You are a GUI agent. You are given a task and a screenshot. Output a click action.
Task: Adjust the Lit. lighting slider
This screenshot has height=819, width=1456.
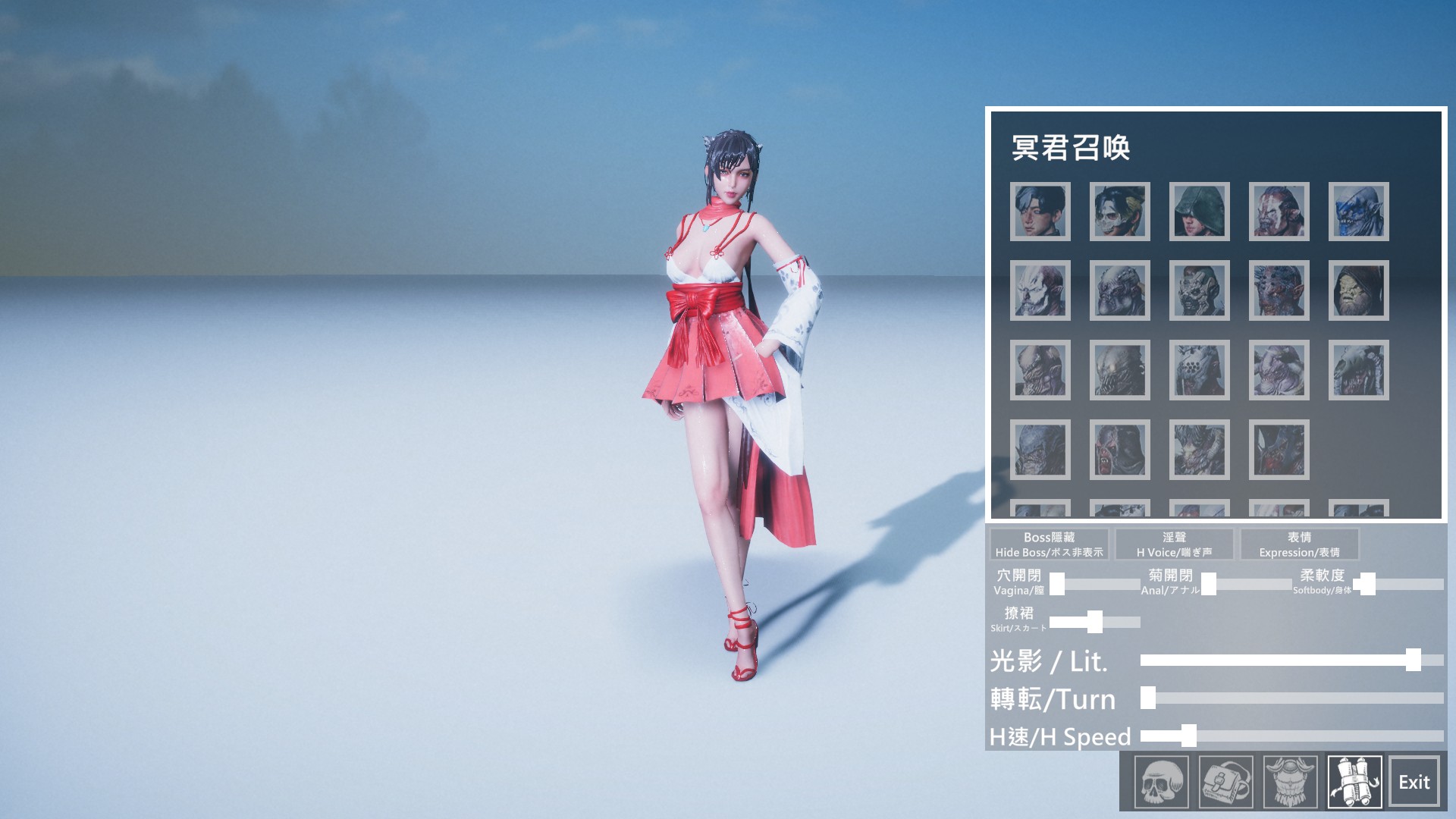[1413, 660]
